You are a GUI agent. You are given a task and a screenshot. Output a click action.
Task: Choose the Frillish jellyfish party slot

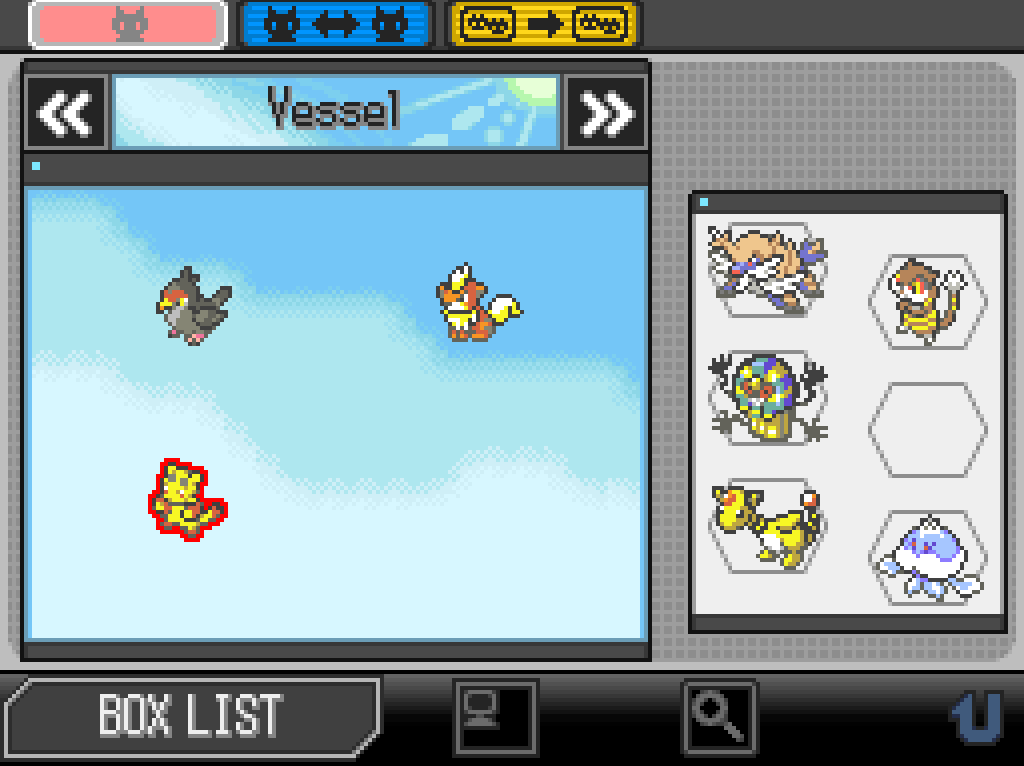[926, 557]
